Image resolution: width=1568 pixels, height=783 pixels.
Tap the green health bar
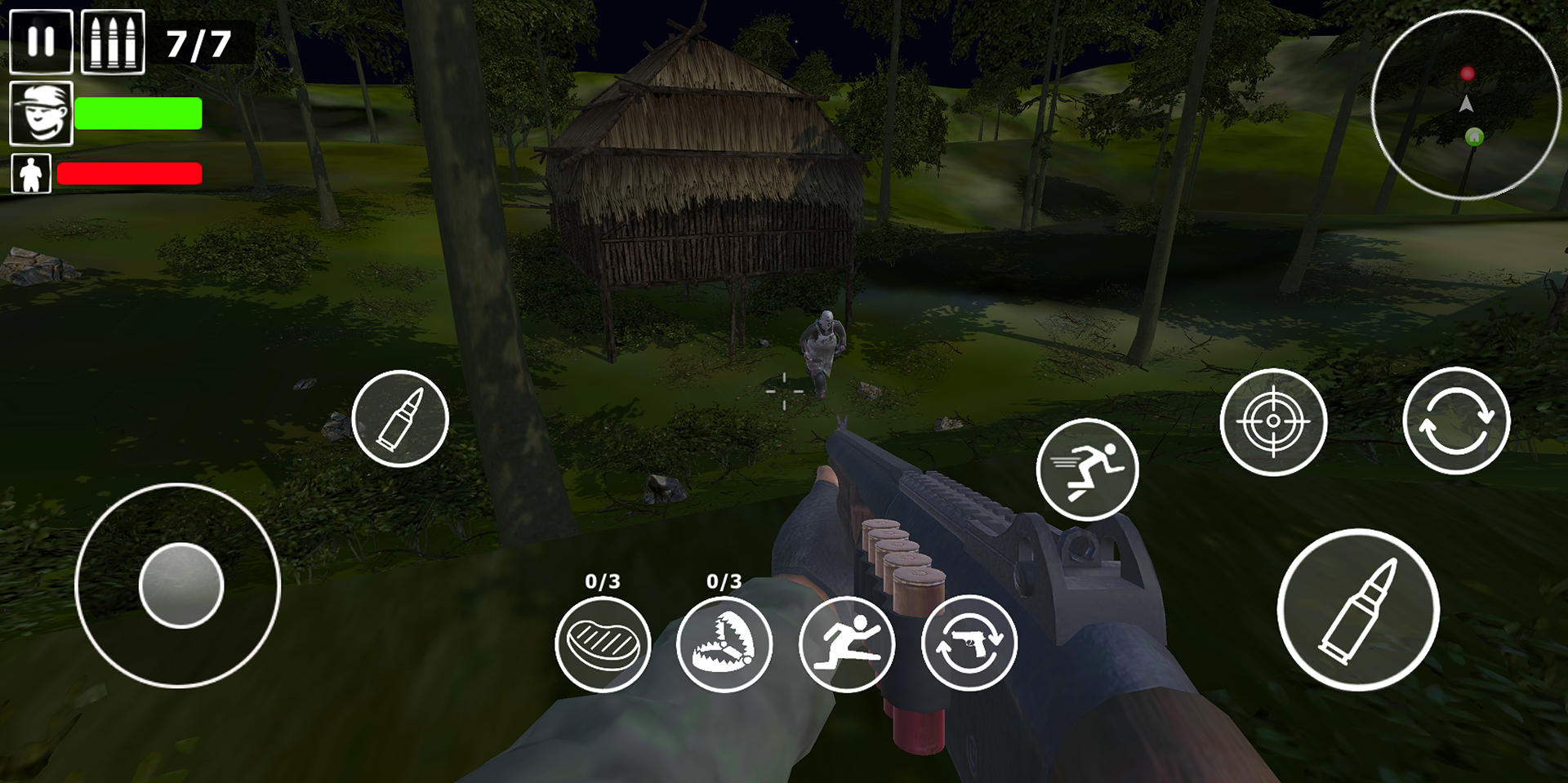tap(137, 113)
